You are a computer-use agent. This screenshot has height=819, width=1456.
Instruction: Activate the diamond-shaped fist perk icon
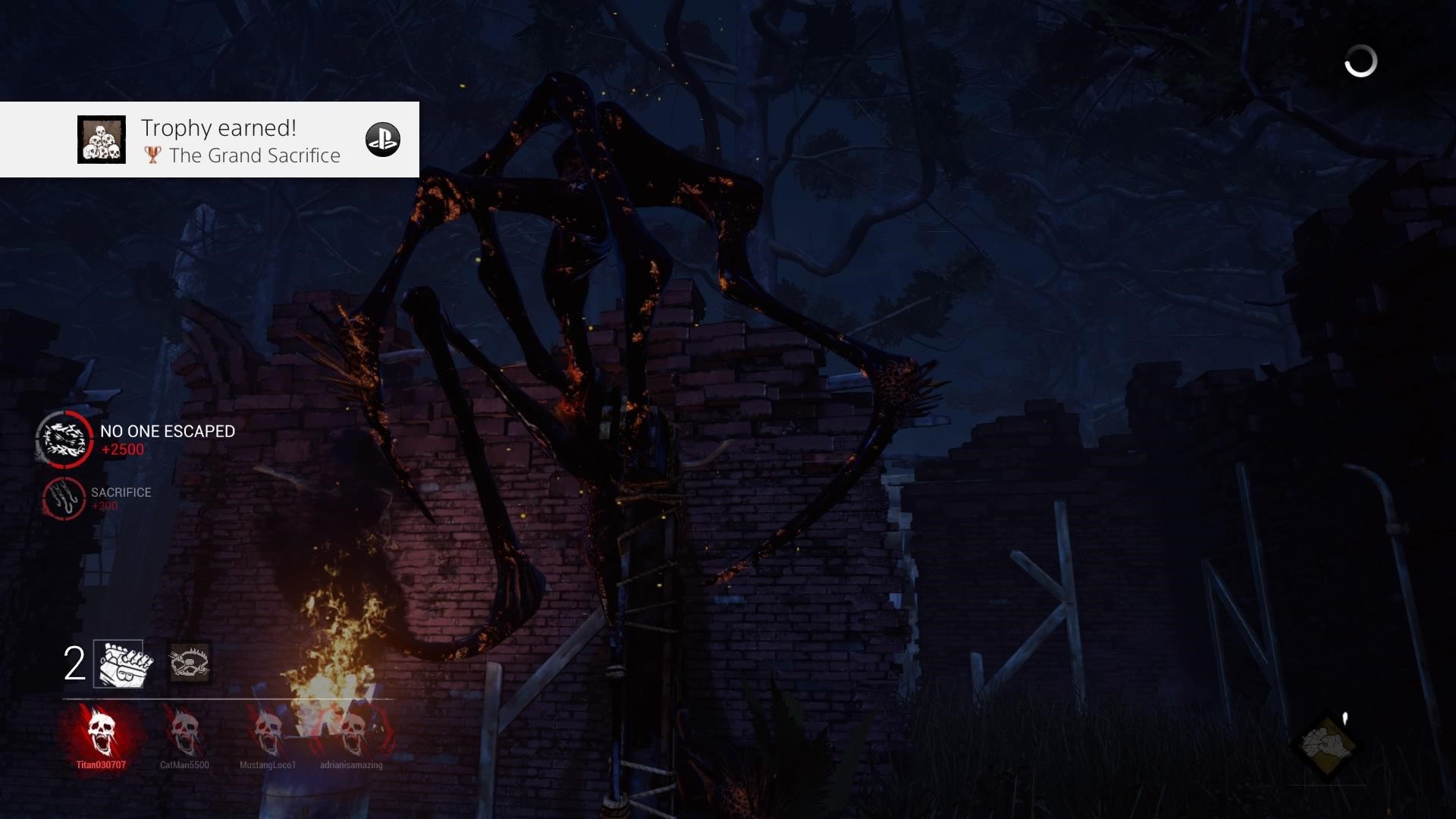click(x=1326, y=745)
